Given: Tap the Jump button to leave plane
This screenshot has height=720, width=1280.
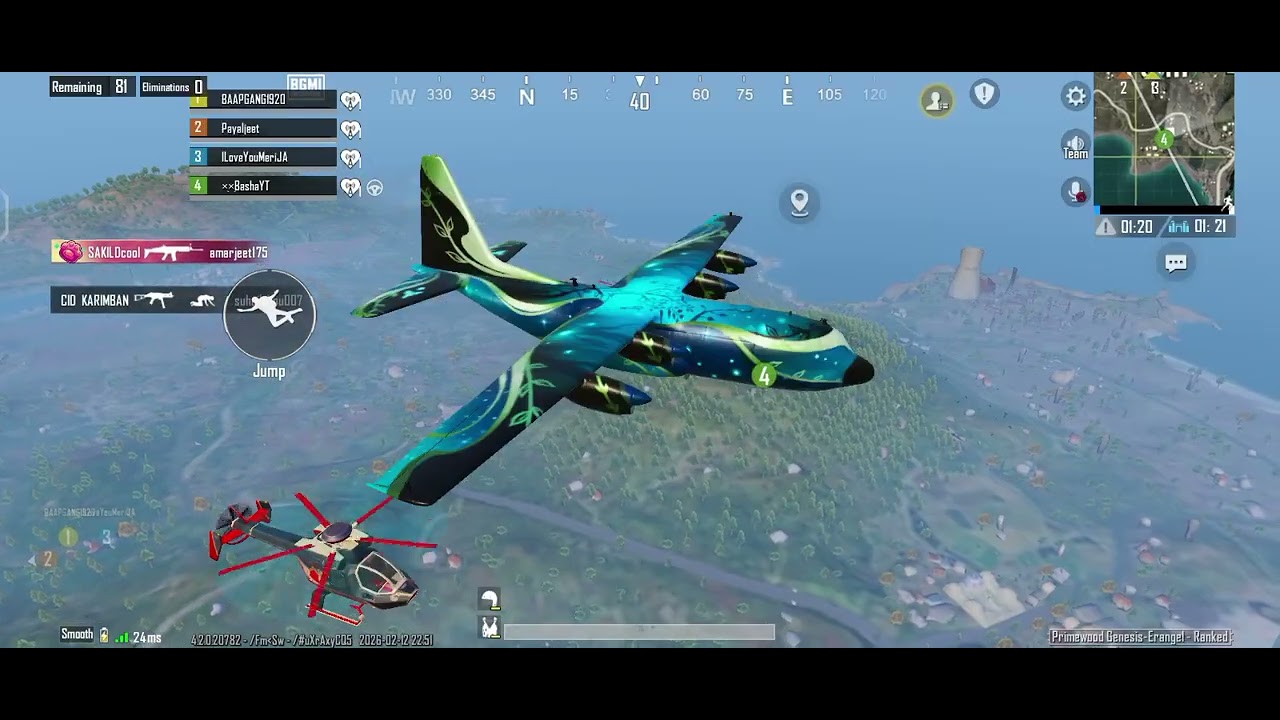Looking at the screenshot, I should [269, 315].
